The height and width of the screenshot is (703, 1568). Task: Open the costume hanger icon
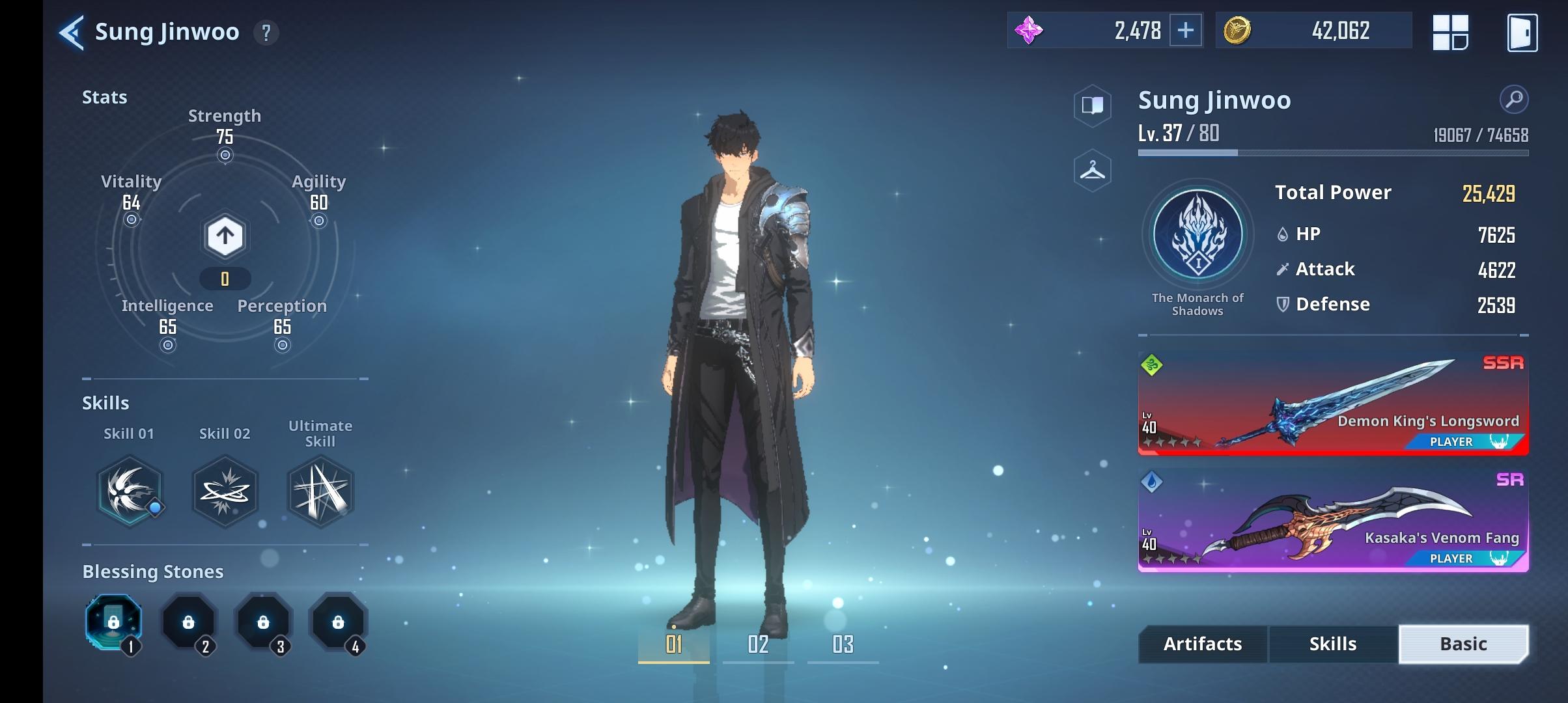click(1092, 171)
